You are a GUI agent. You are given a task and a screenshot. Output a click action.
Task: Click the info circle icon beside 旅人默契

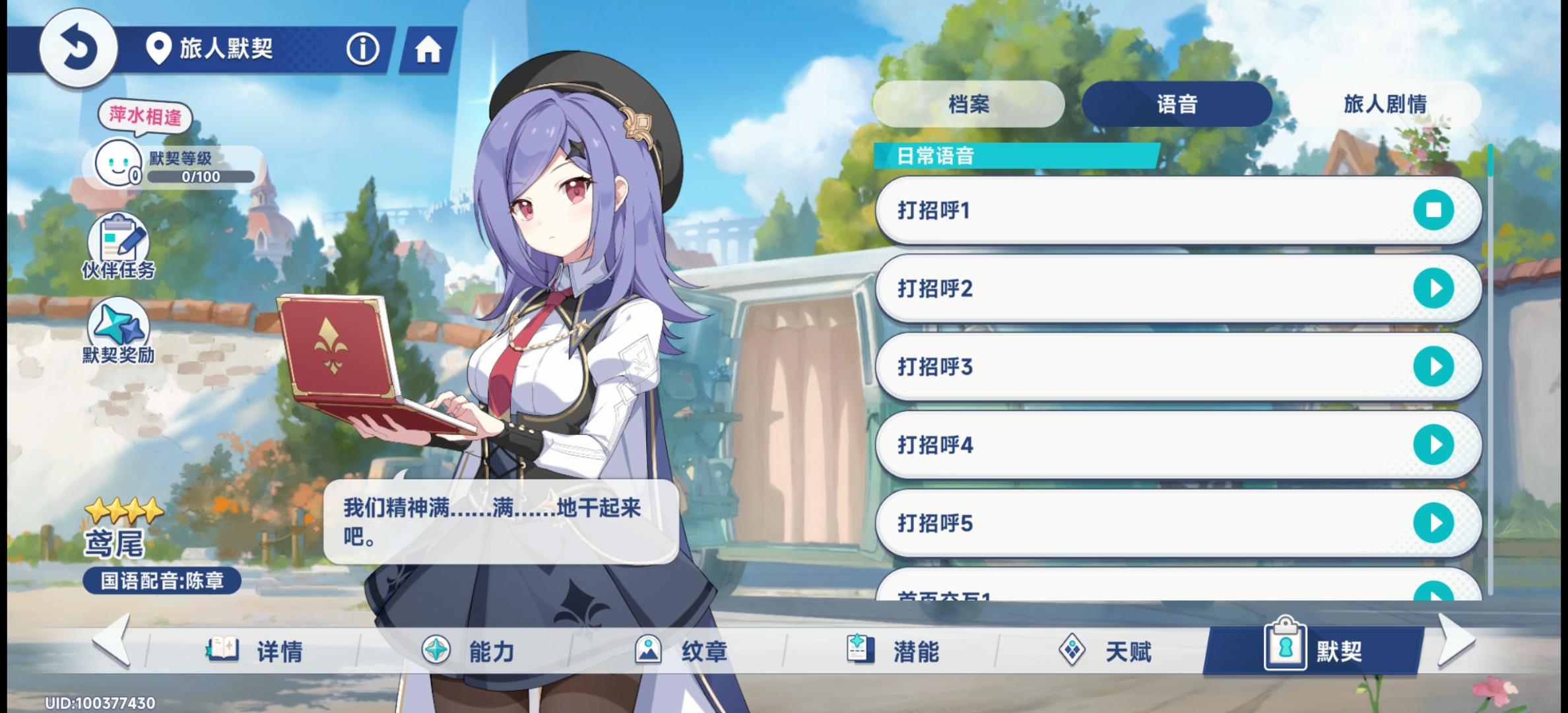point(362,48)
